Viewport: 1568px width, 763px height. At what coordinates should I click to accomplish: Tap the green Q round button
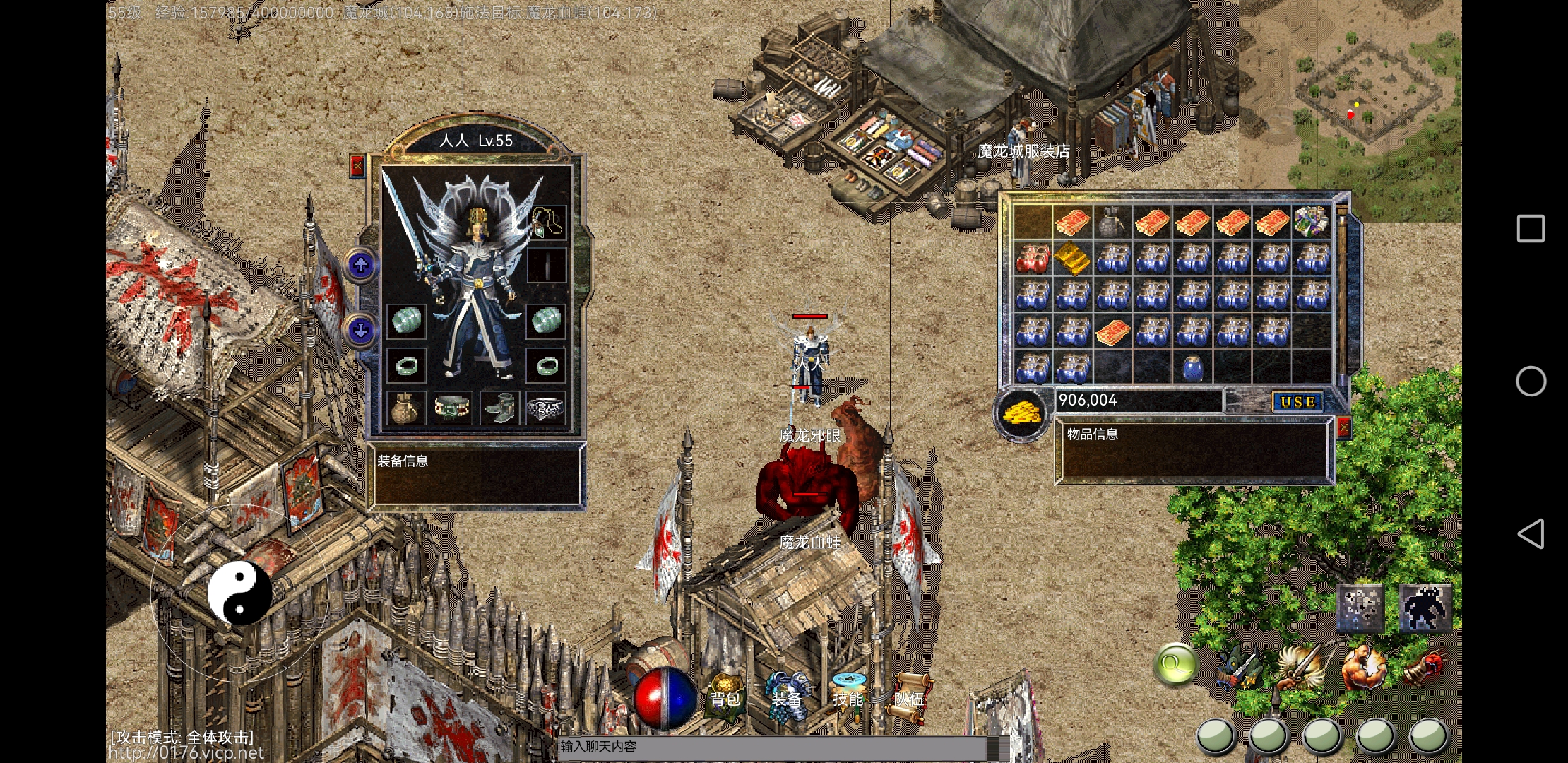[x=1175, y=665]
